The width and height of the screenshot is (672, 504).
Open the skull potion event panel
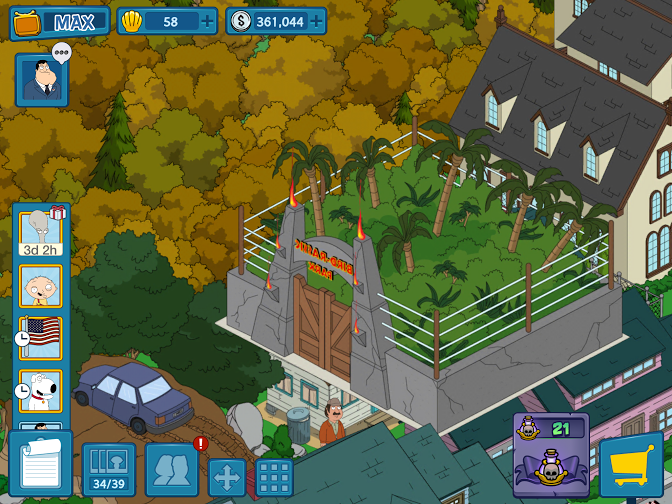pyautogui.click(x=551, y=455)
